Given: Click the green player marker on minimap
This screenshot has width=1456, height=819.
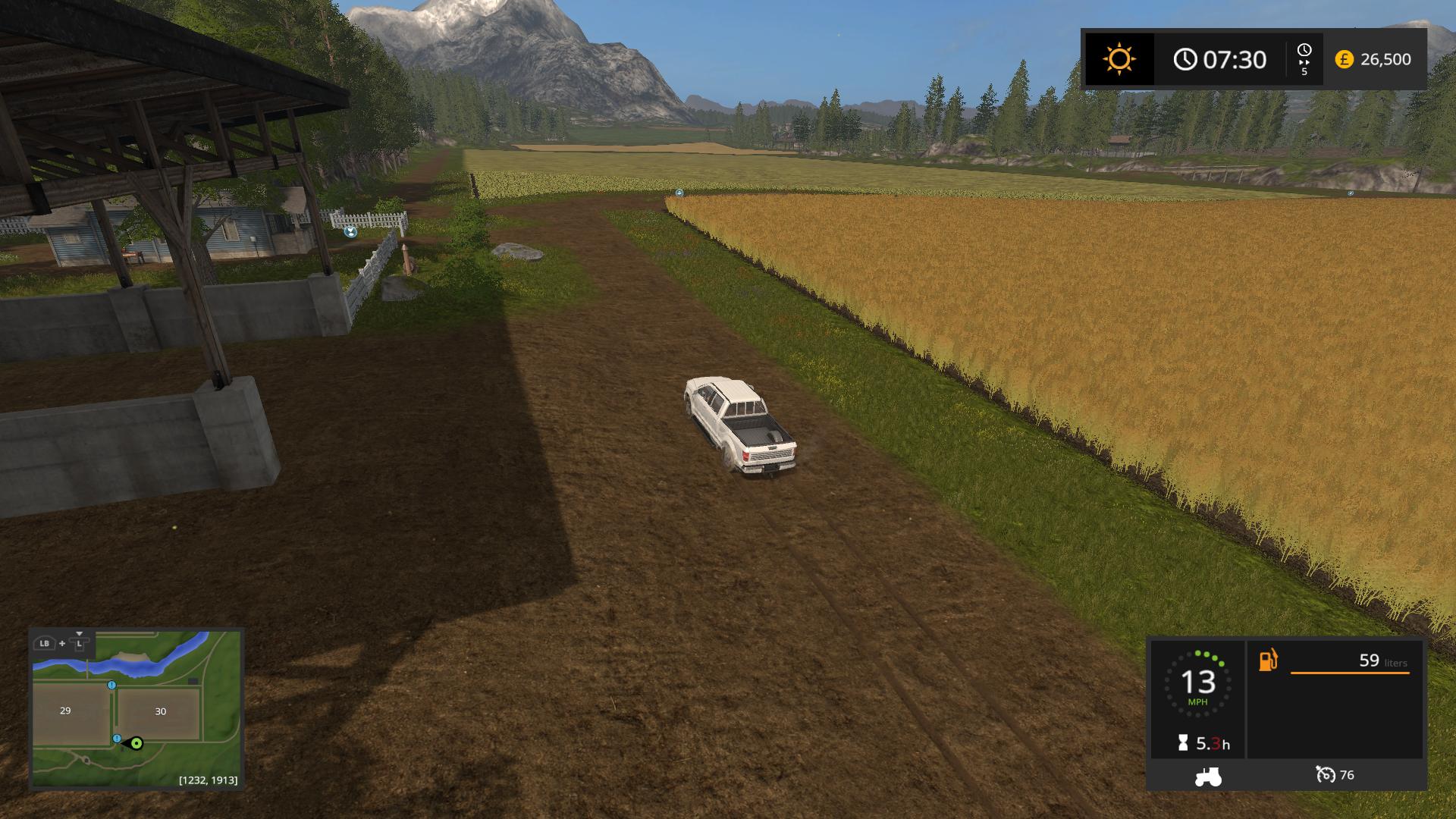Looking at the screenshot, I should 136,743.
